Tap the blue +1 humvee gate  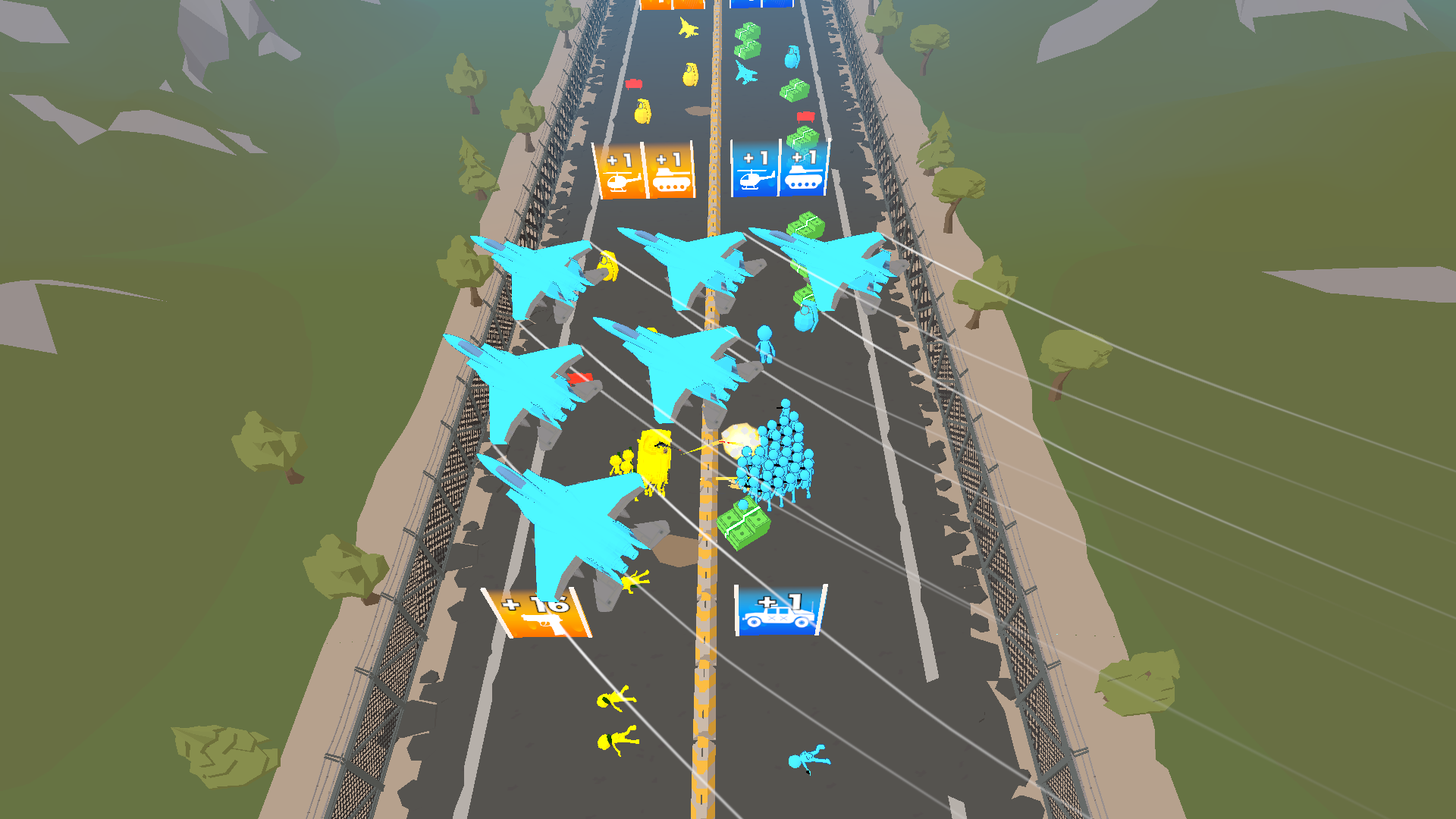tap(778, 610)
